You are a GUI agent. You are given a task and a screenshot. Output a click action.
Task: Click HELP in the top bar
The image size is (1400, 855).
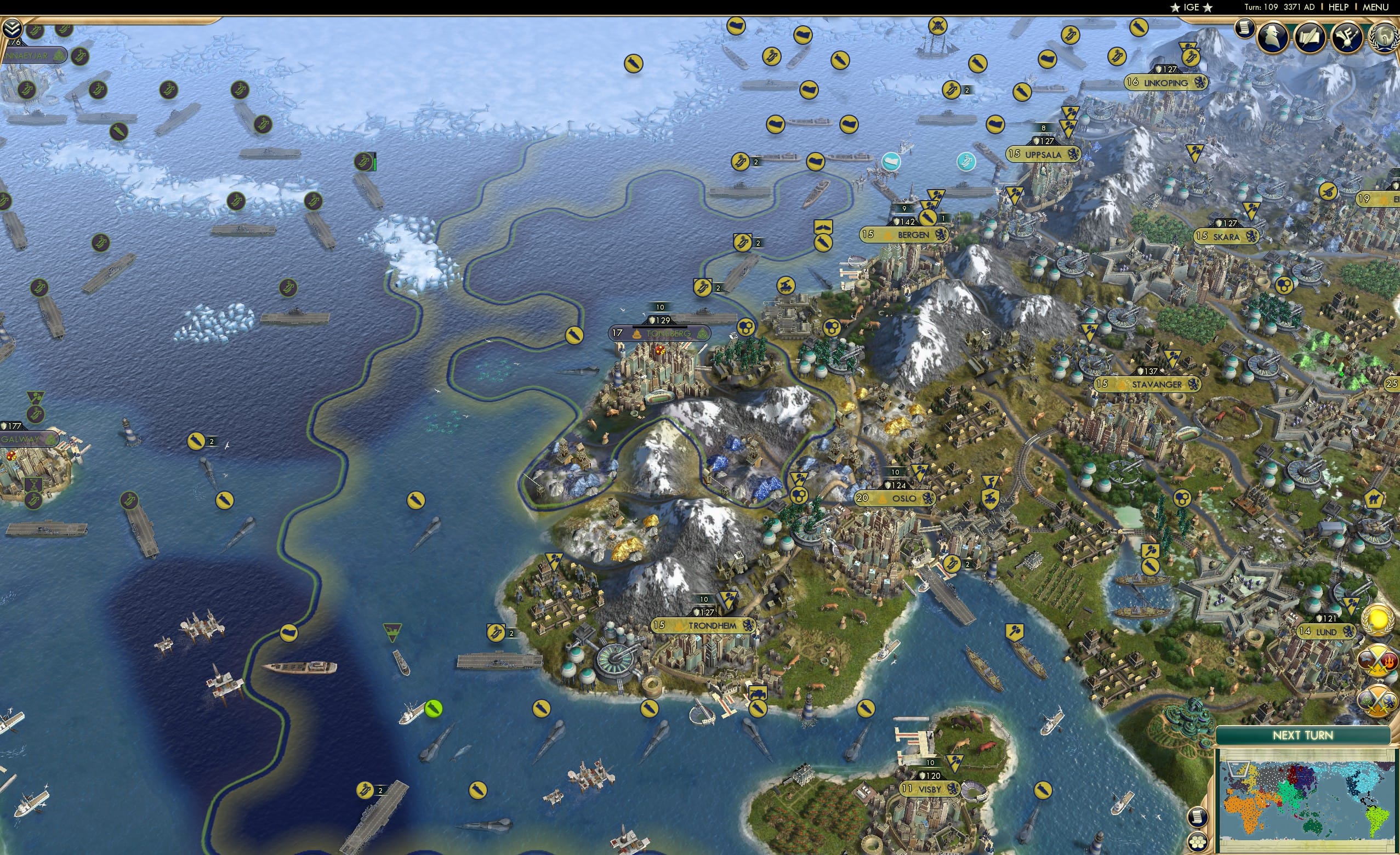[x=1339, y=7]
